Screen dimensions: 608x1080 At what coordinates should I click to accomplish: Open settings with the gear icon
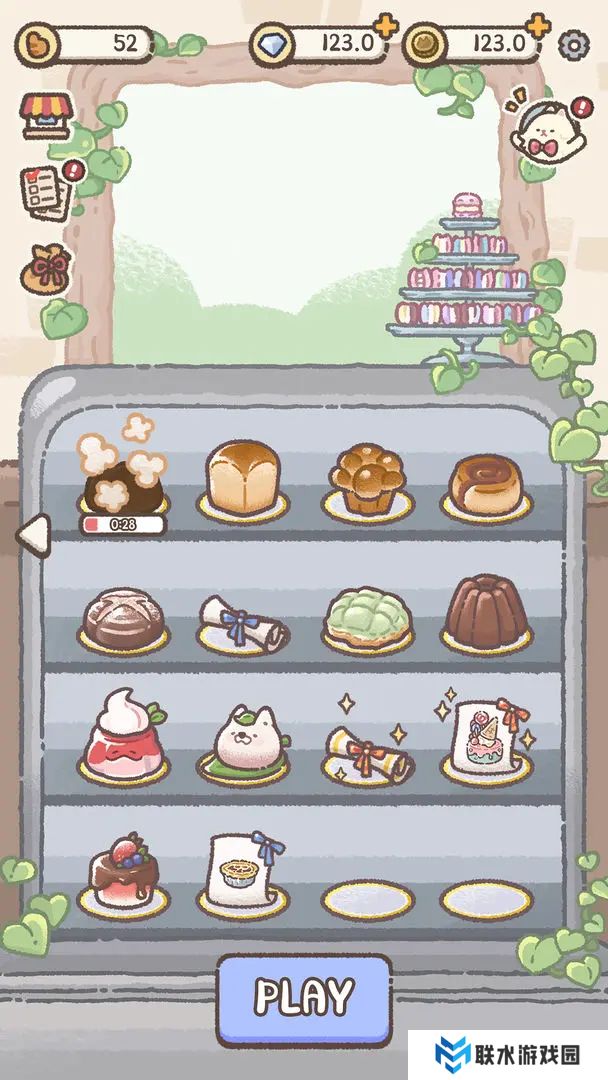(x=573, y=44)
